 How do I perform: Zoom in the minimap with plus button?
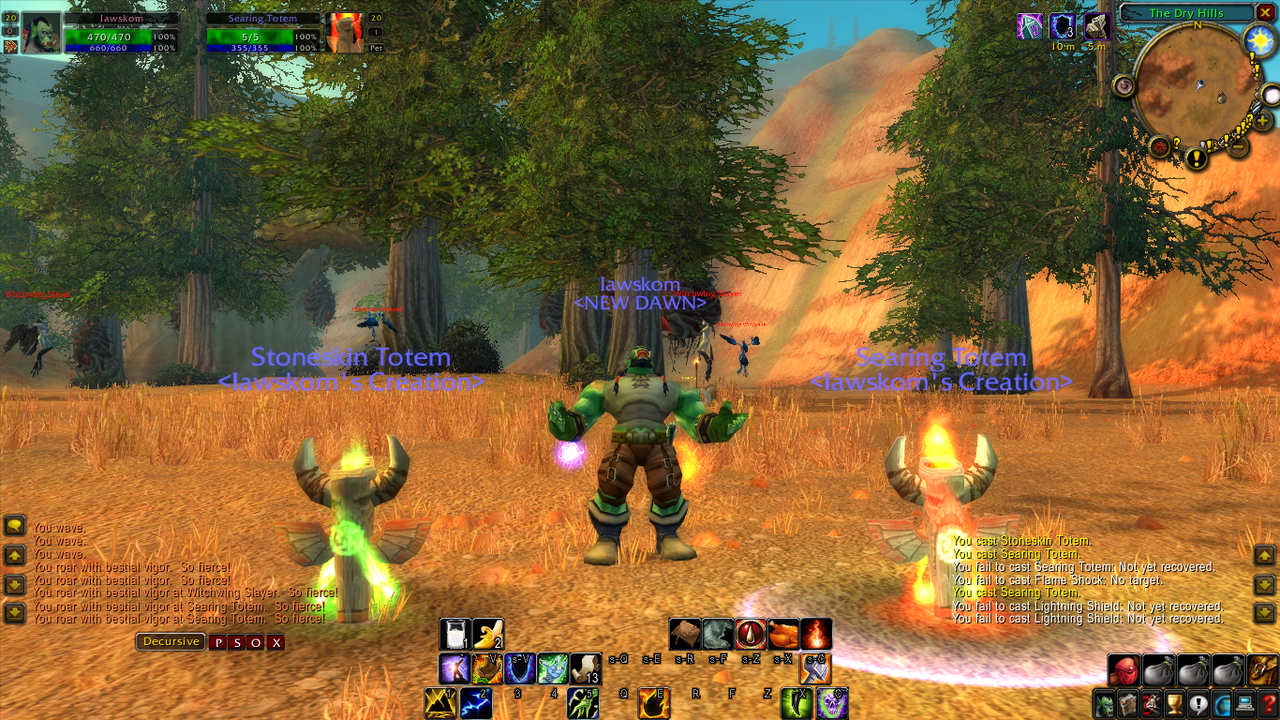click(x=1263, y=121)
